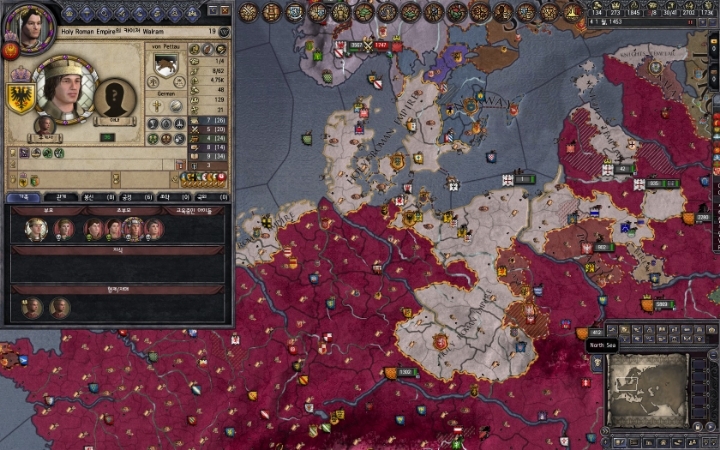Select the first portrait in the bottom family section
Image resolution: width=720 pixels, height=450 pixels.
[31, 306]
